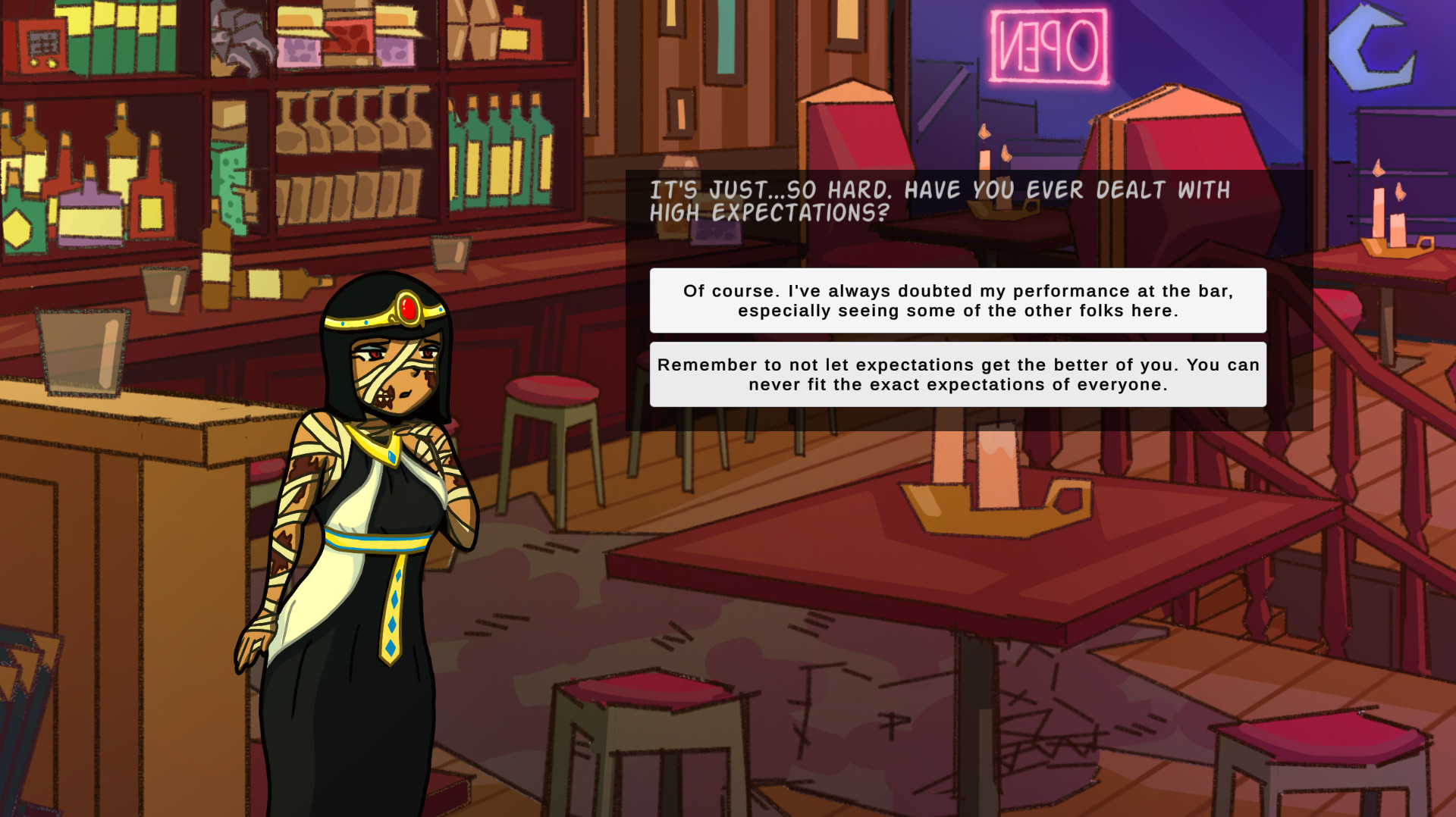This screenshot has height=817, width=1456.
Task: Click the stool in the bottom right corner
Action: (x=1319, y=758)
